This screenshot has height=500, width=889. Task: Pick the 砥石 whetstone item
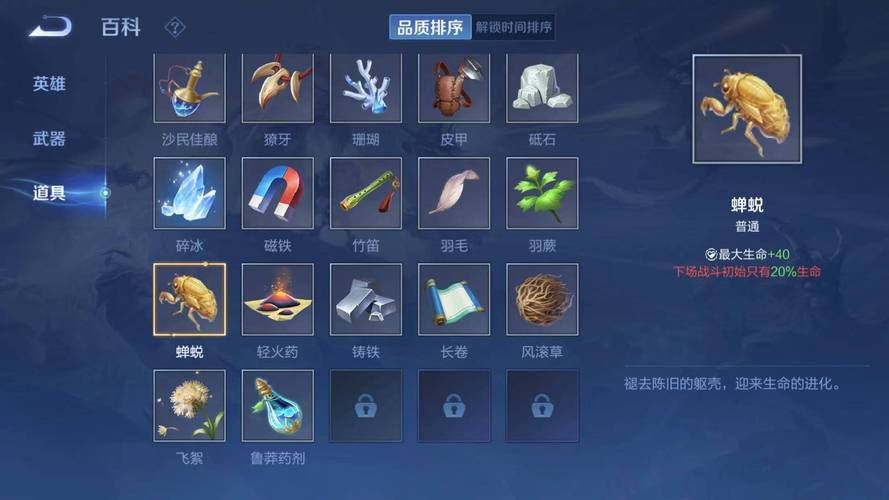tap(542, 89)
